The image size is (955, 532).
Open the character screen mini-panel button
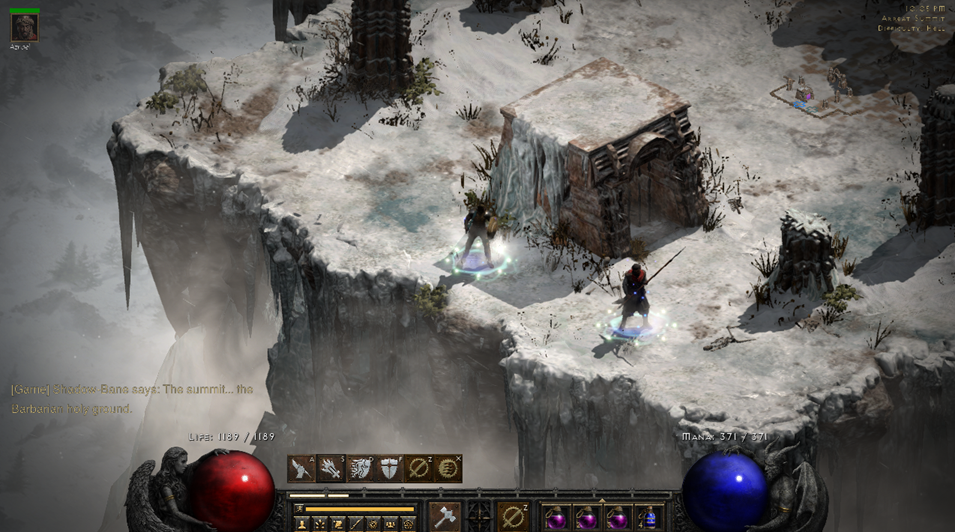[300, 523]
